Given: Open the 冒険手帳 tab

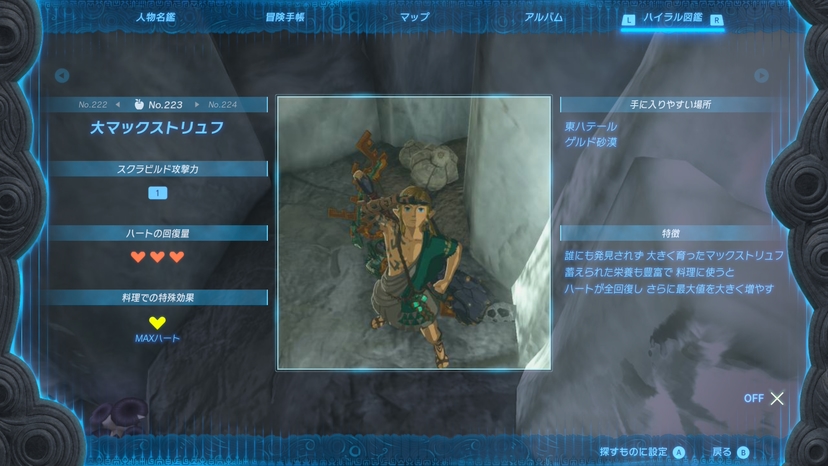Looking at the screenshot, I should pyautogui.click(x=285, y=18).
